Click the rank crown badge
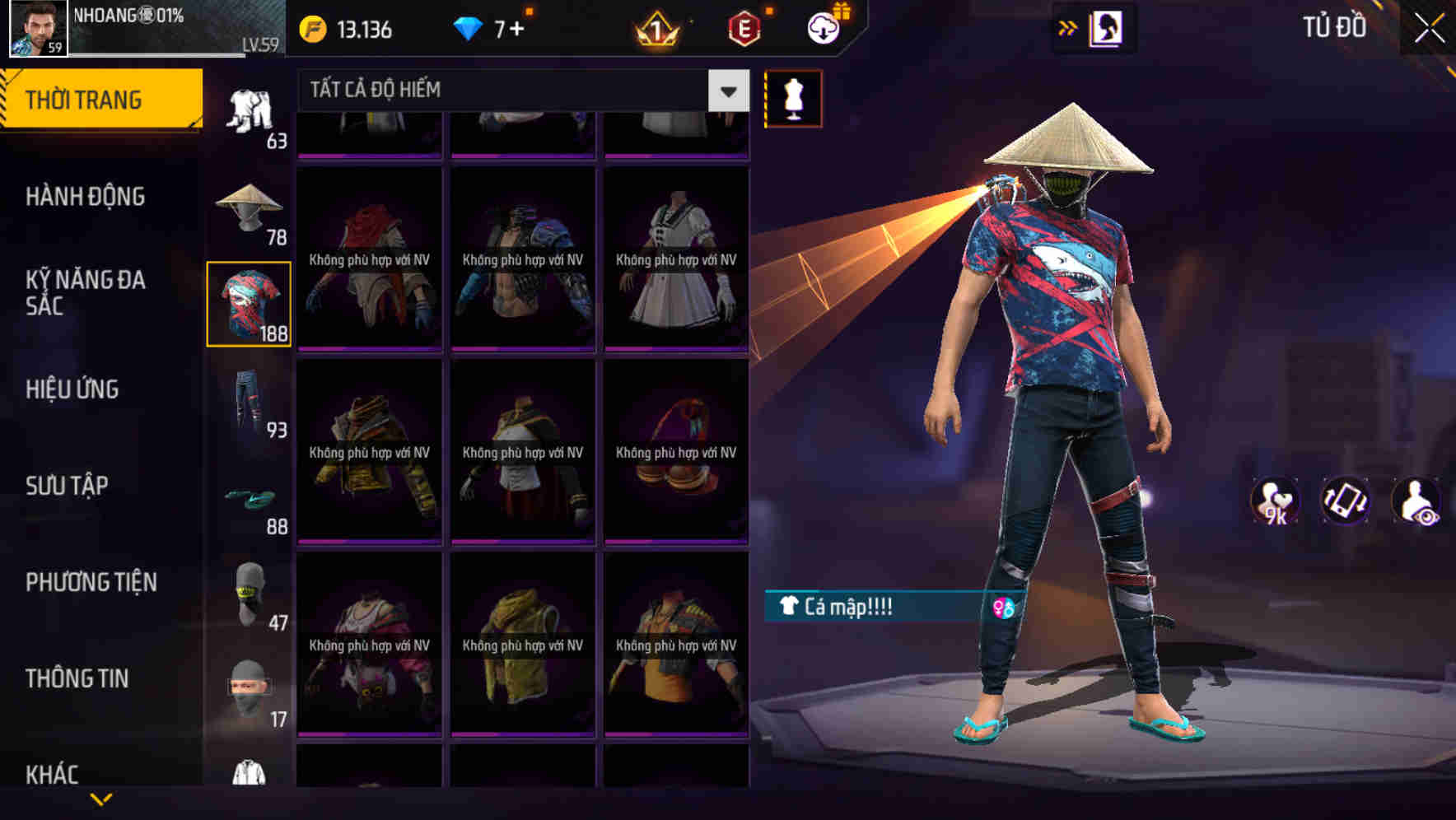Screen dimensions: 1456x820 click(653, 29)
